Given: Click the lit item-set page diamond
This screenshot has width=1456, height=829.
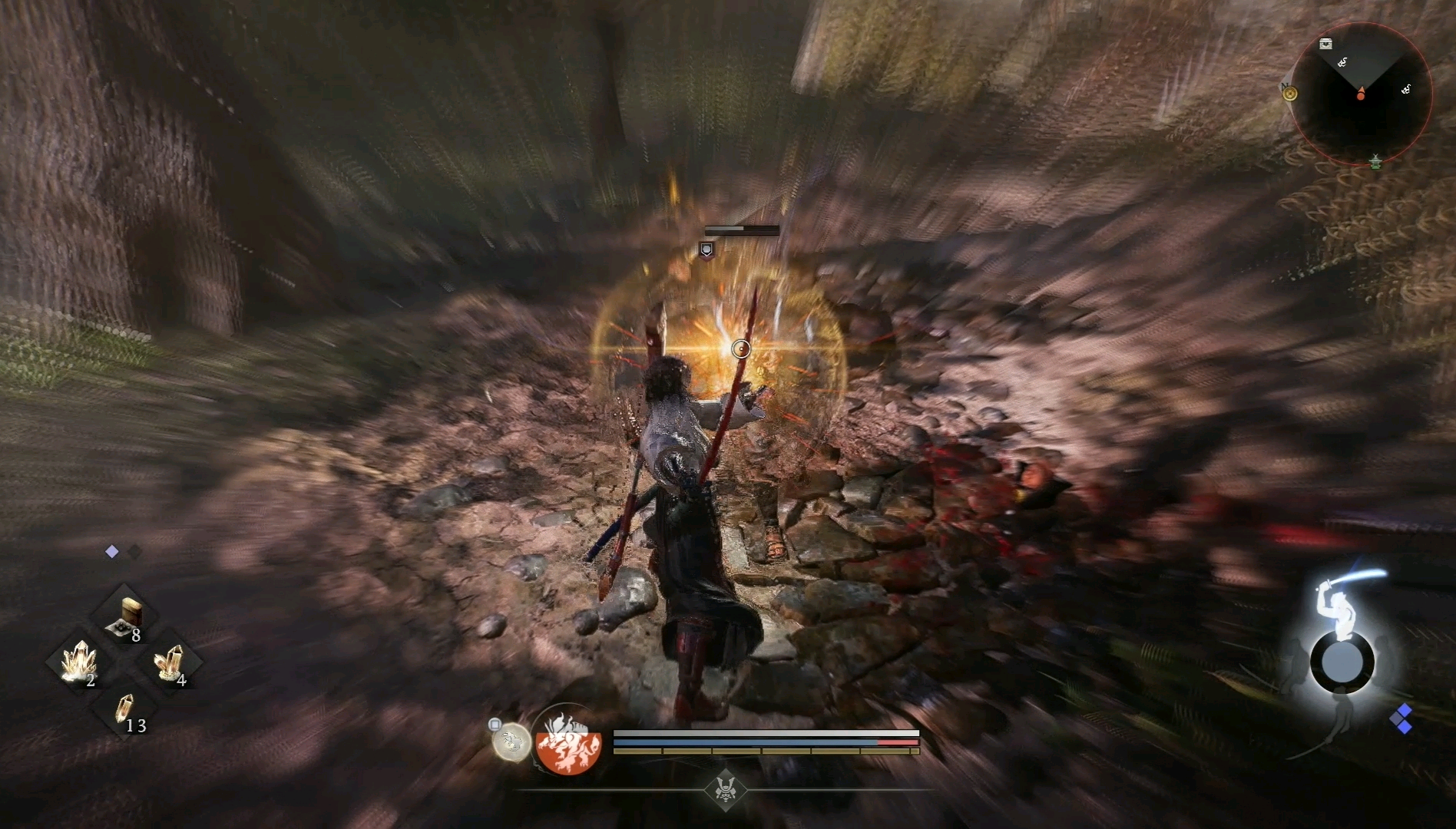Looking at the screenshot, I should point(112,552).
